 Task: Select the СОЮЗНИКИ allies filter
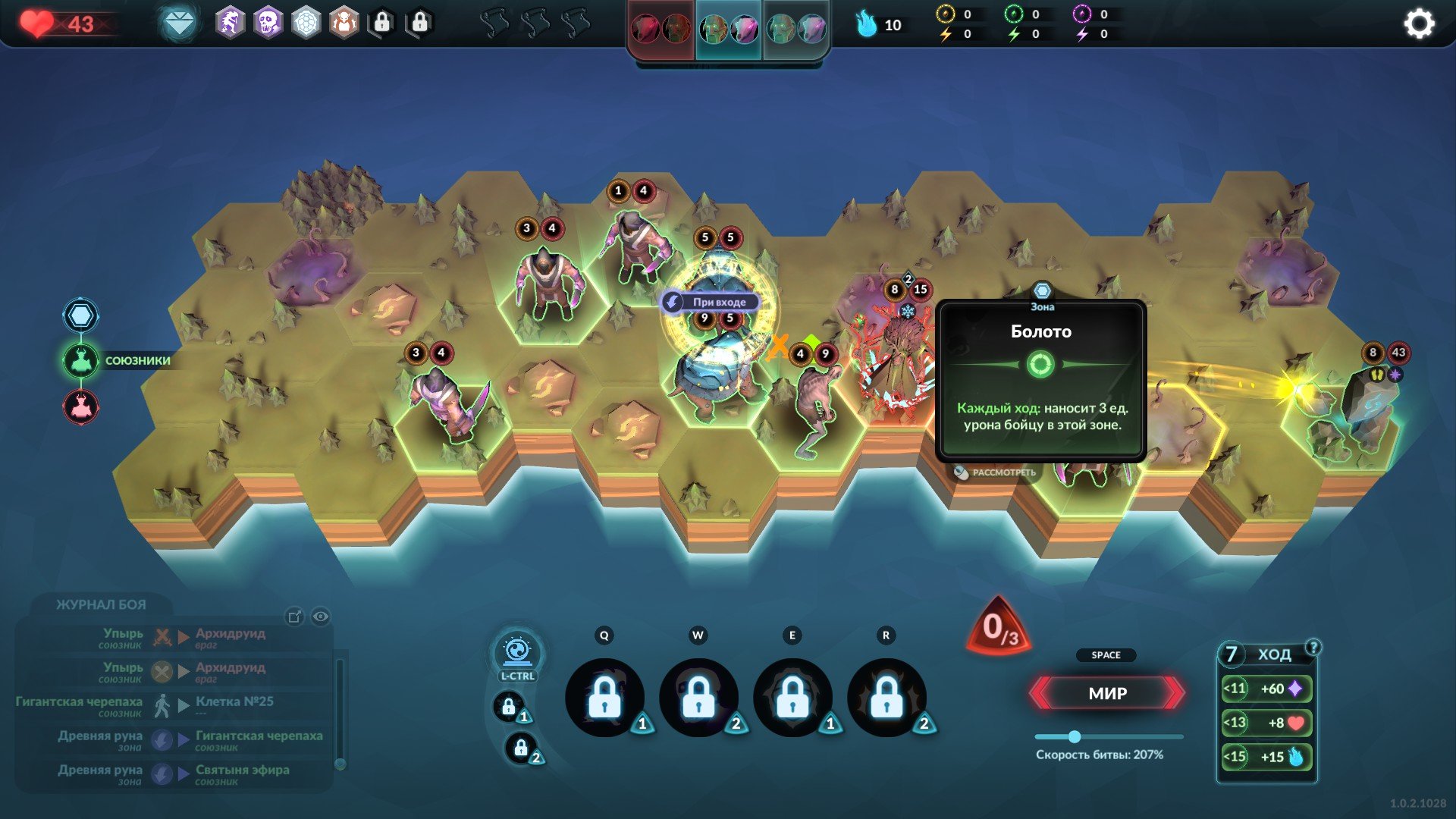81,361
